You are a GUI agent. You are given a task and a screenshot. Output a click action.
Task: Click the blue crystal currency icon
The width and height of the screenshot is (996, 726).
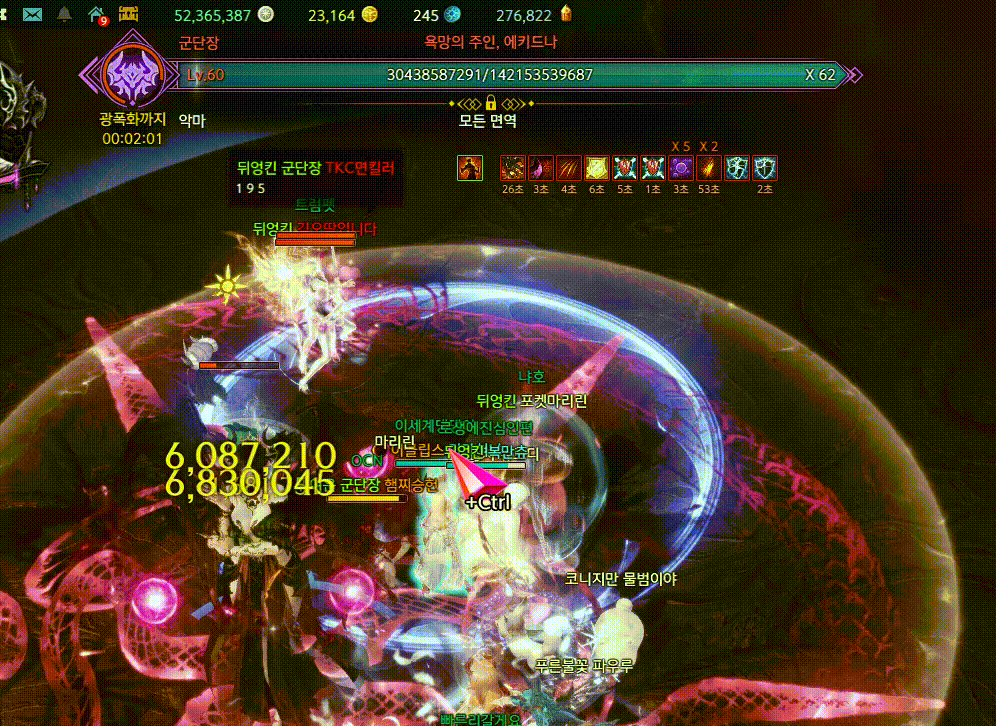coord(452,15)
